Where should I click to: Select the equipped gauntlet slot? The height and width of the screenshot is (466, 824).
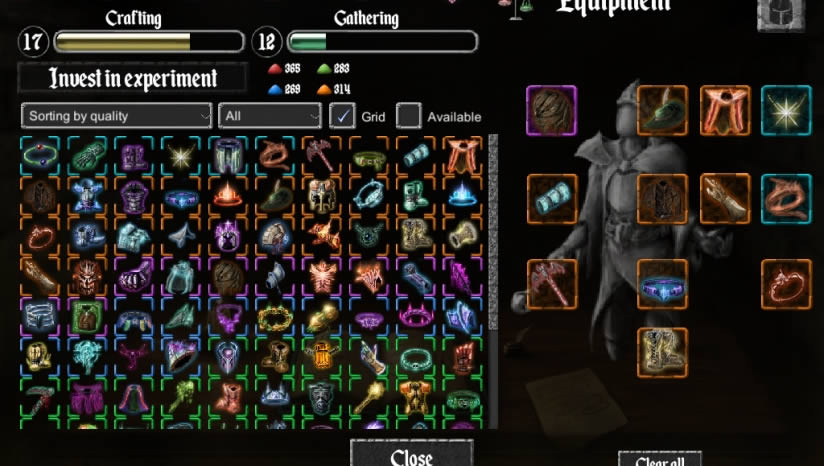[x=724, y=199]
